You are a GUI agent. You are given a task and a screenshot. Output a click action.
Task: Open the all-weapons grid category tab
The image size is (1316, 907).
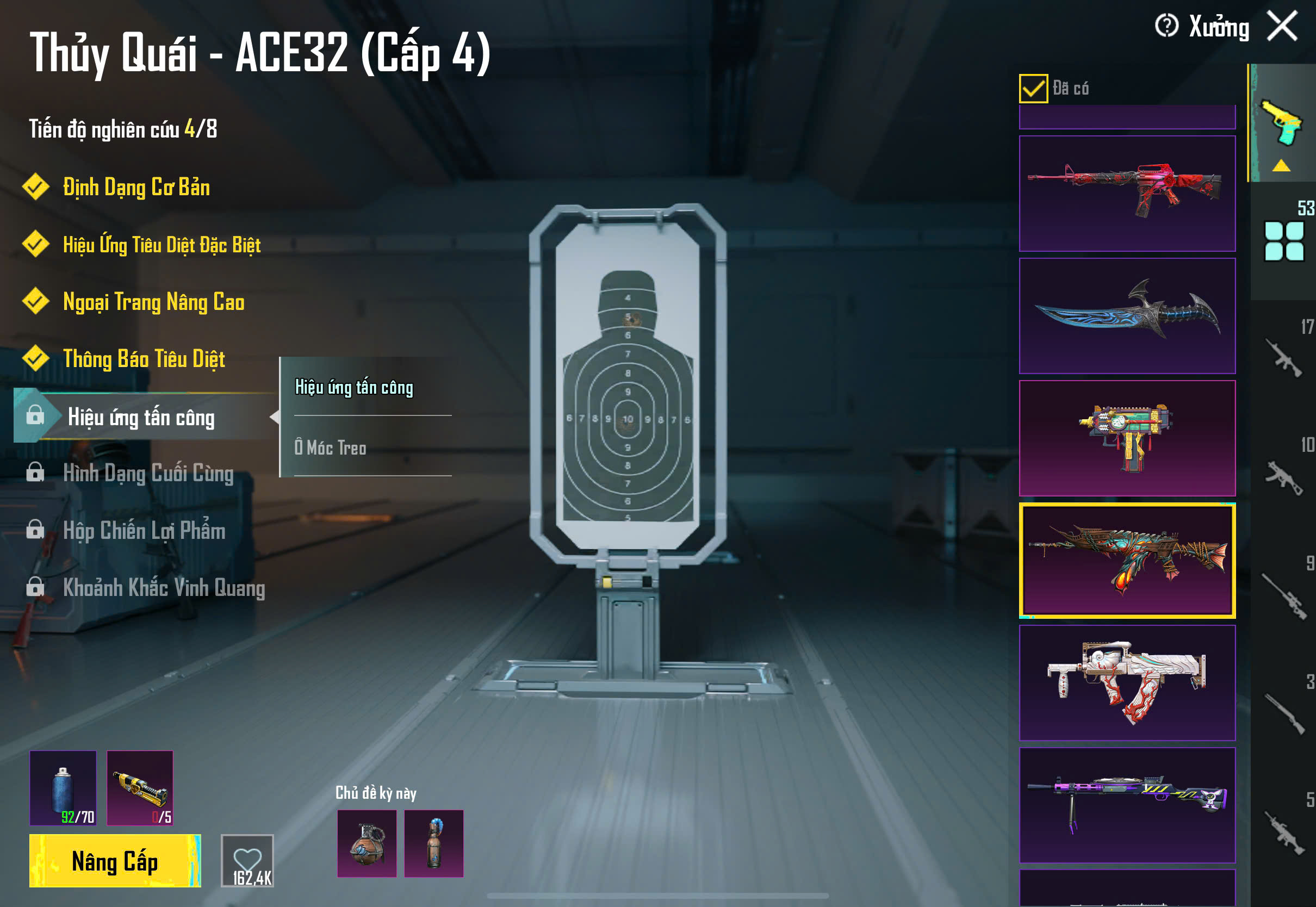(1283, 241)
